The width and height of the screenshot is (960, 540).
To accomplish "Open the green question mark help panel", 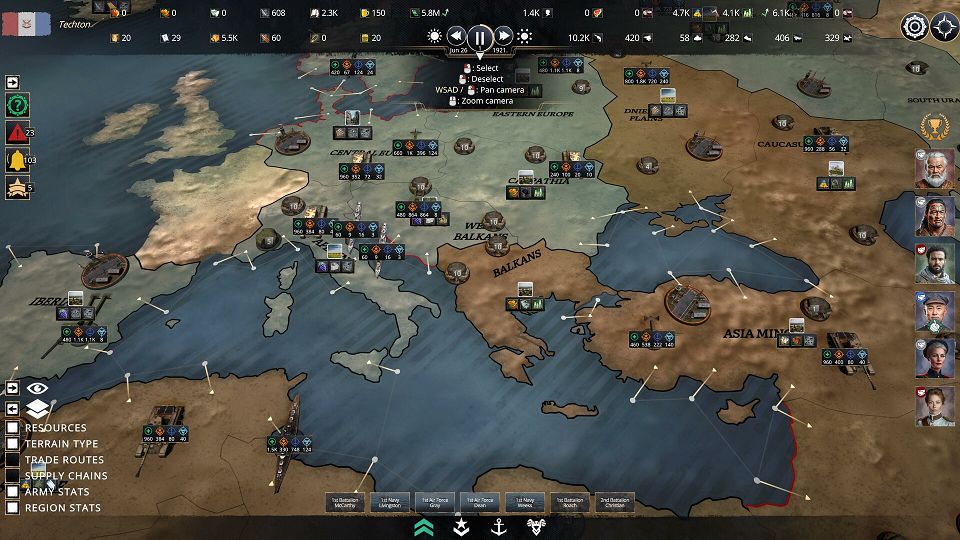I will point(17,106).
